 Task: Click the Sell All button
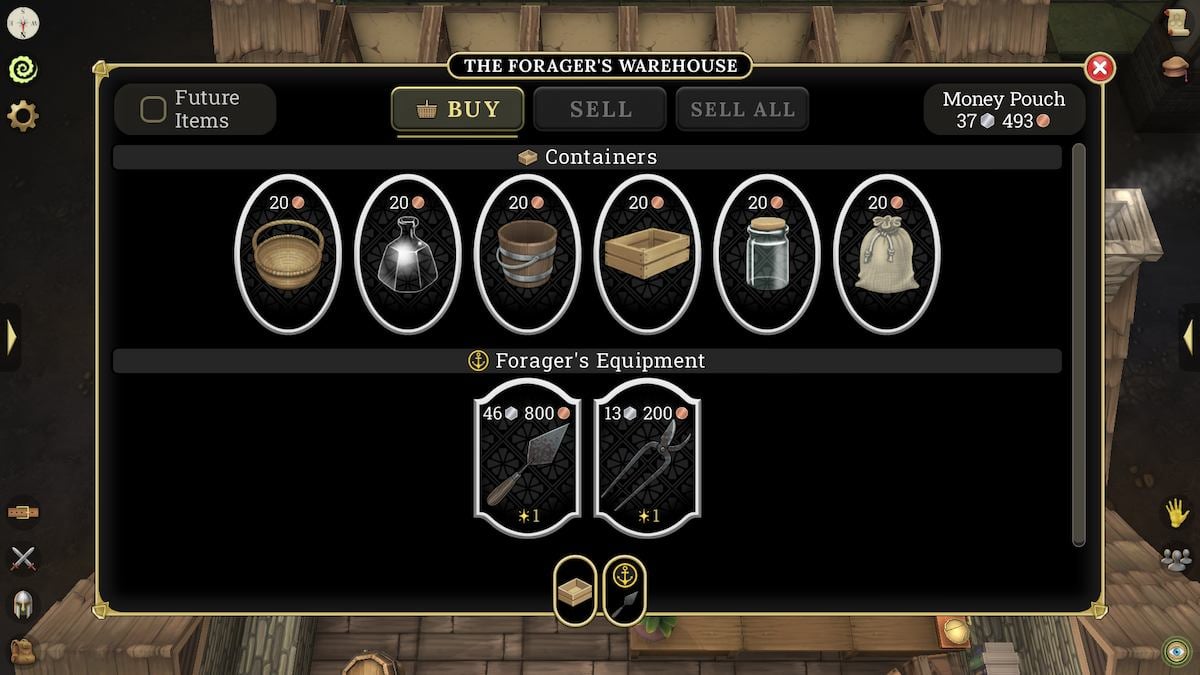pyautogui.click(x=742, y=109)
